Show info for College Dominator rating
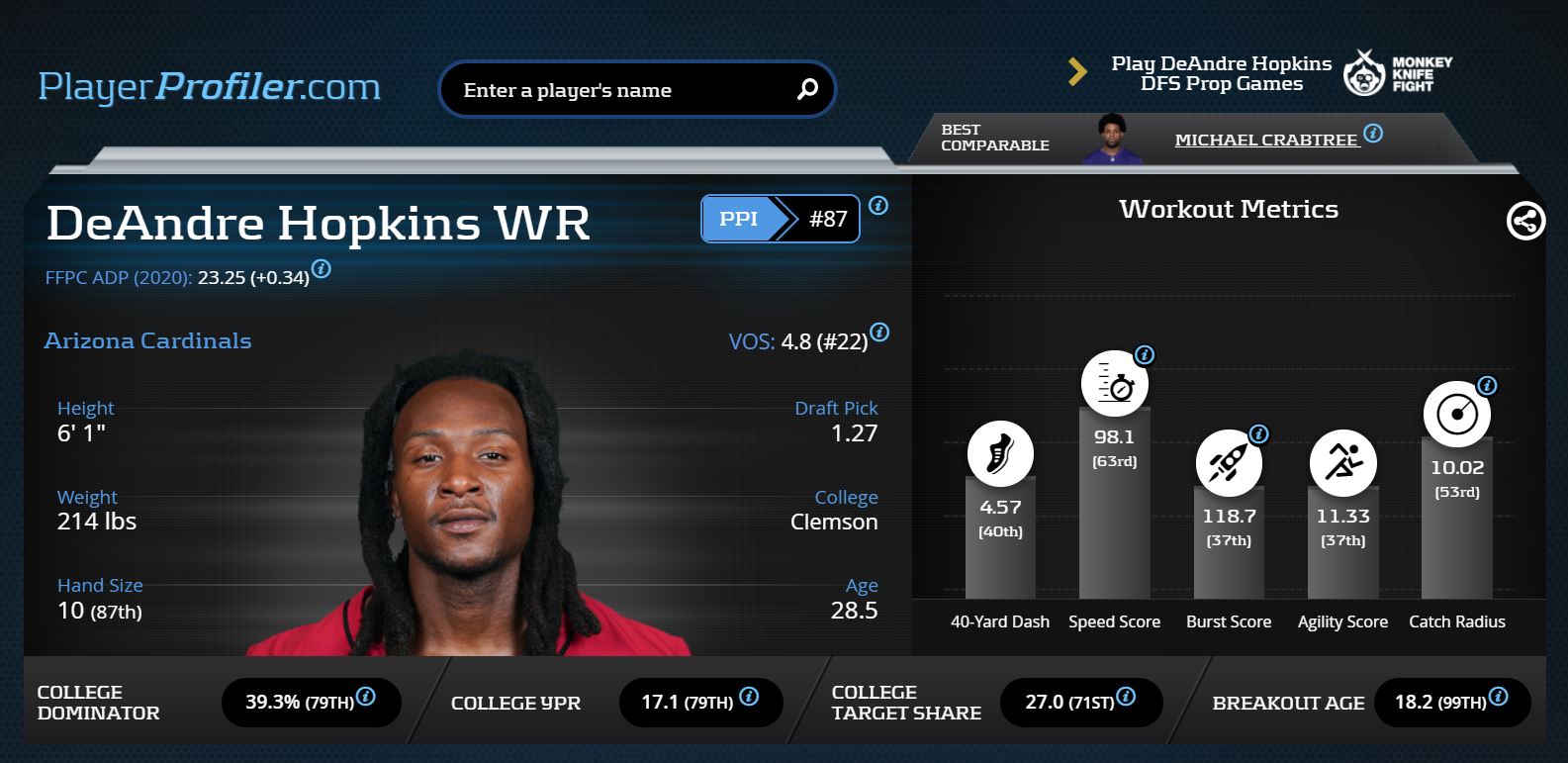The width and height of the screenshot is (1568, 763). [366, 696]
